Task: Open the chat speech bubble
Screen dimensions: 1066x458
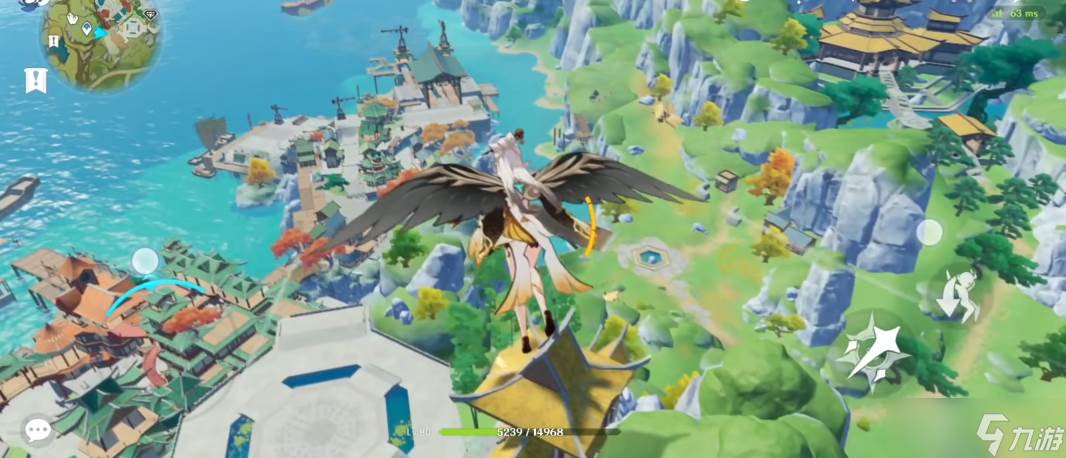Action: pos(38,430)
